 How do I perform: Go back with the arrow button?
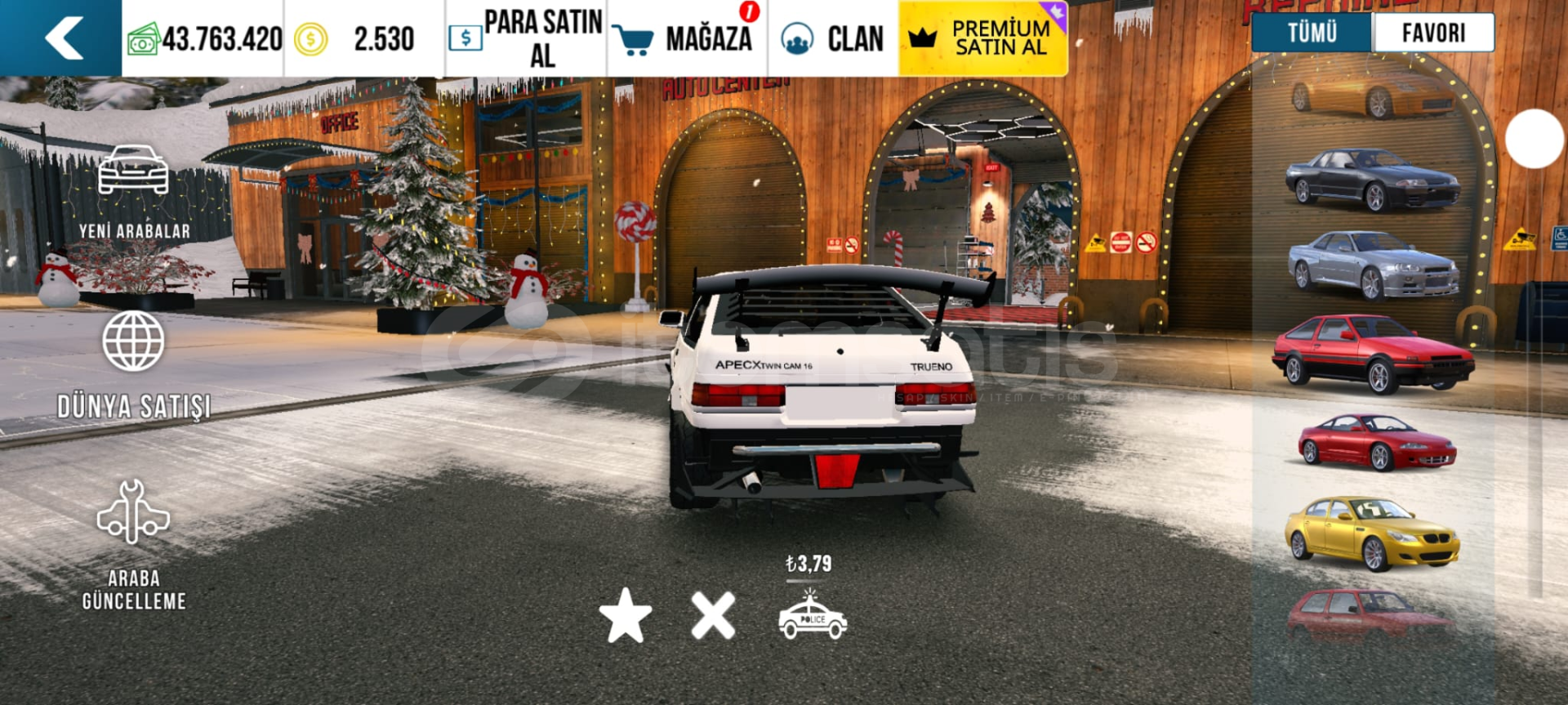point(64,38)
